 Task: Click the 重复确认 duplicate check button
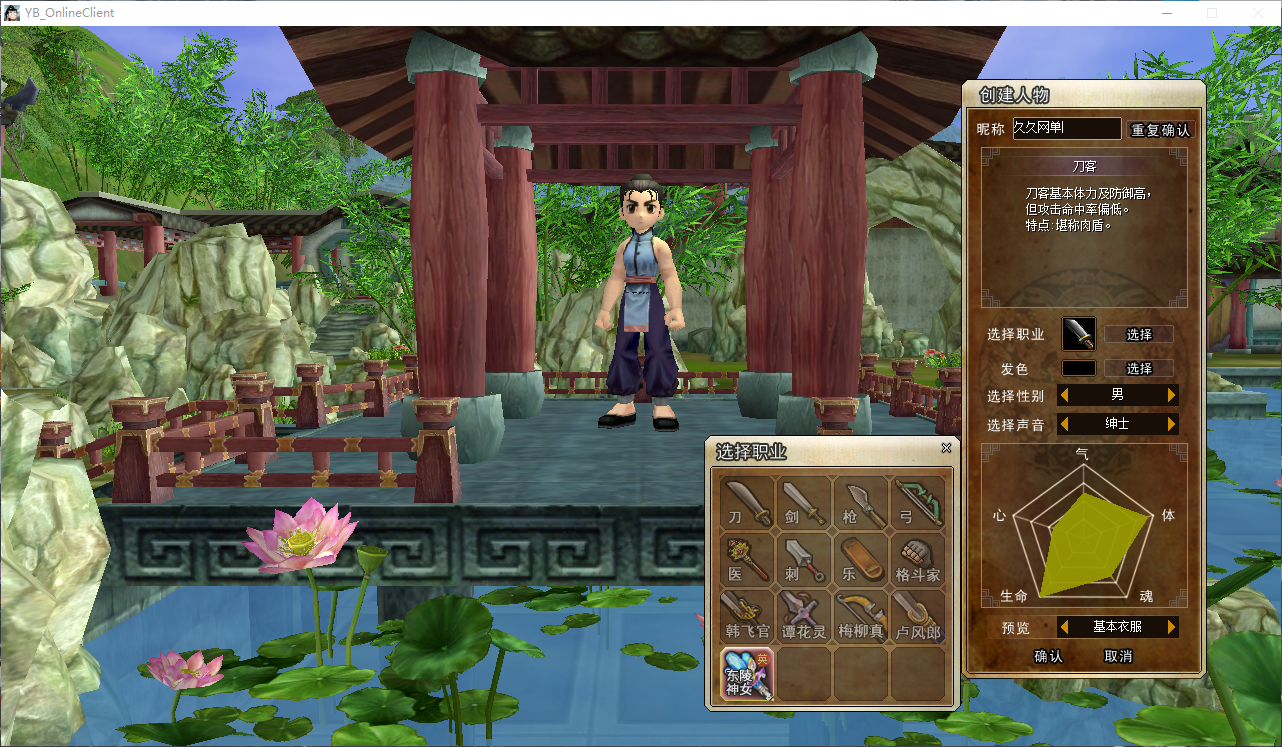[x=1160, y=130]
